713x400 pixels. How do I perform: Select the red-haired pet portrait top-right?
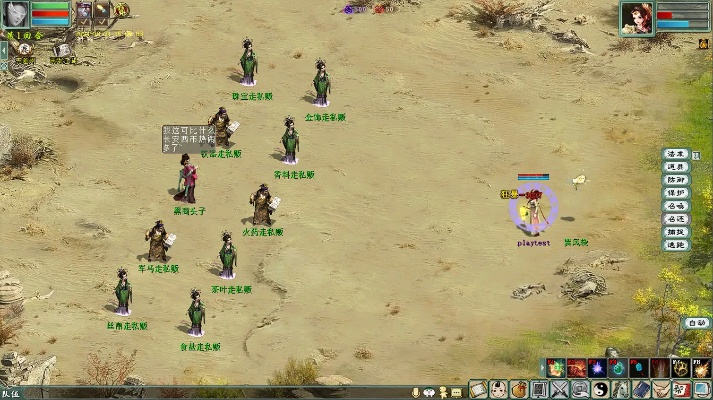coord(636,17)
